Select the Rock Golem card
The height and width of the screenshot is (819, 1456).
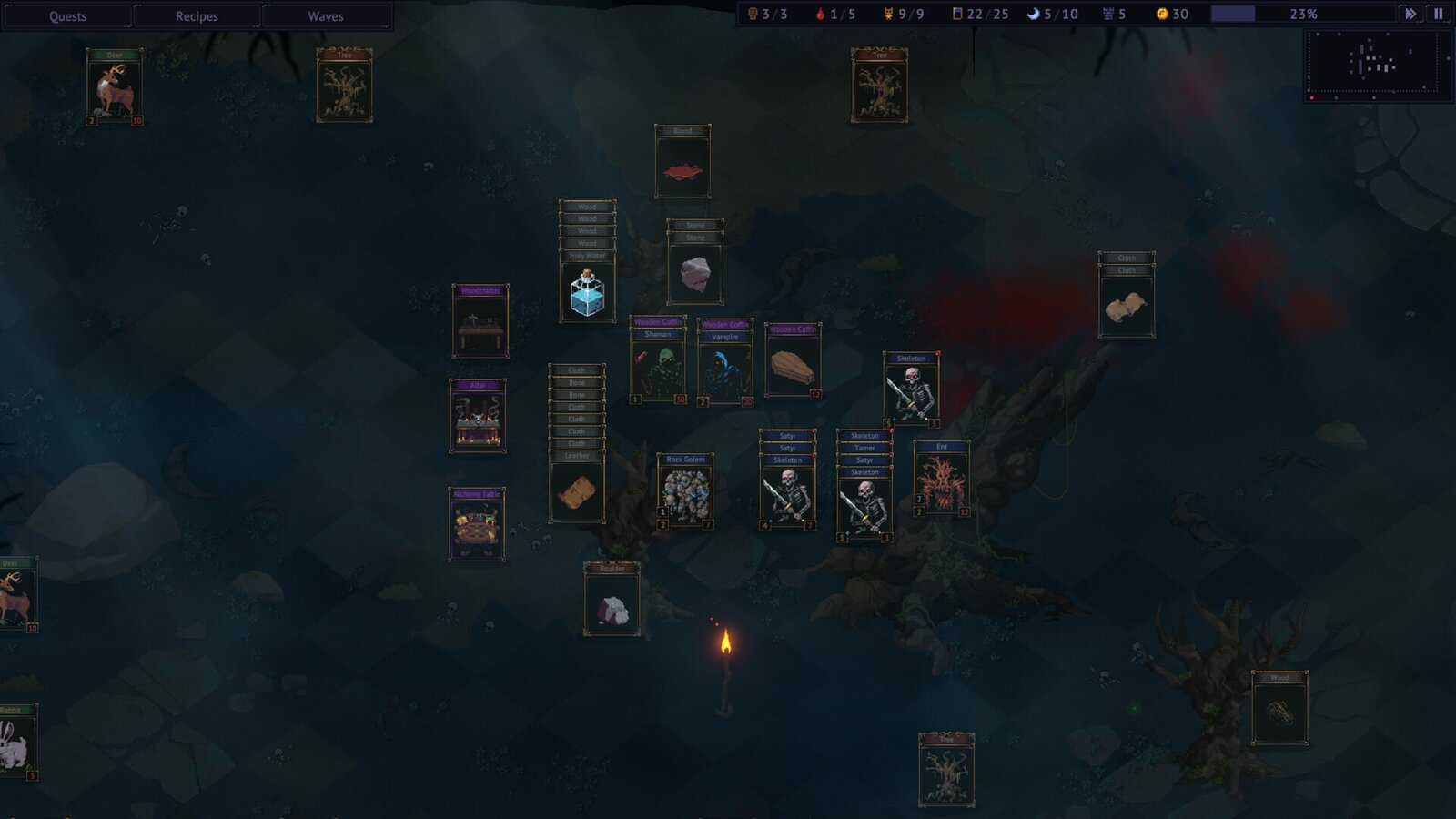tap(686, 492)
